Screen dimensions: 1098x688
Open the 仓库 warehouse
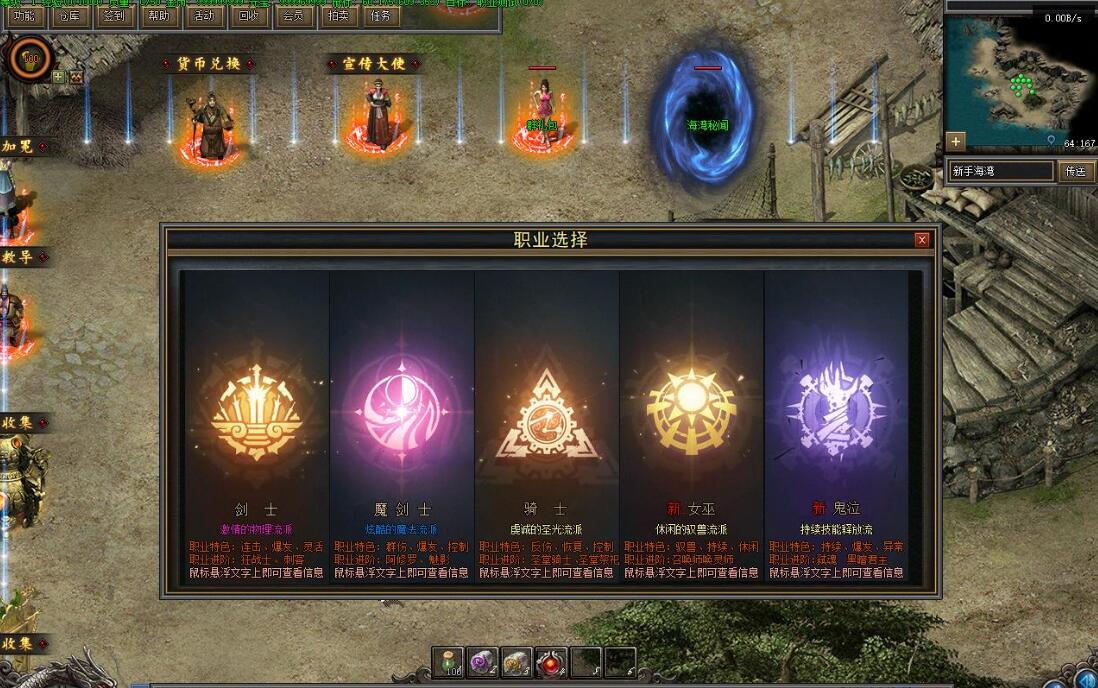coord(69,17)
